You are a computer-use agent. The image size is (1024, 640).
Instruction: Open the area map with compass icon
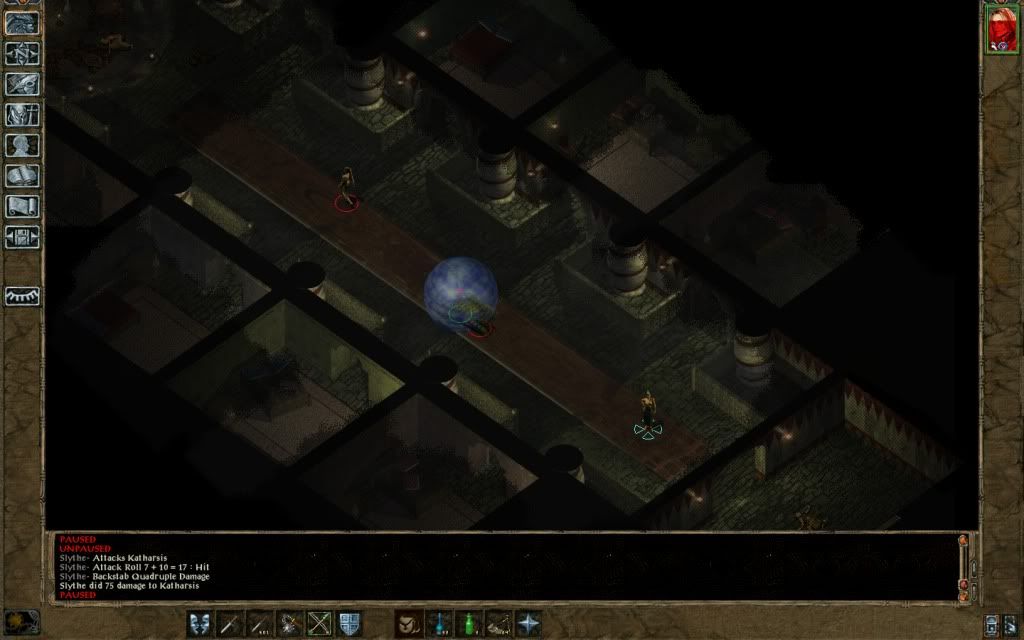(x=22, y=52)
